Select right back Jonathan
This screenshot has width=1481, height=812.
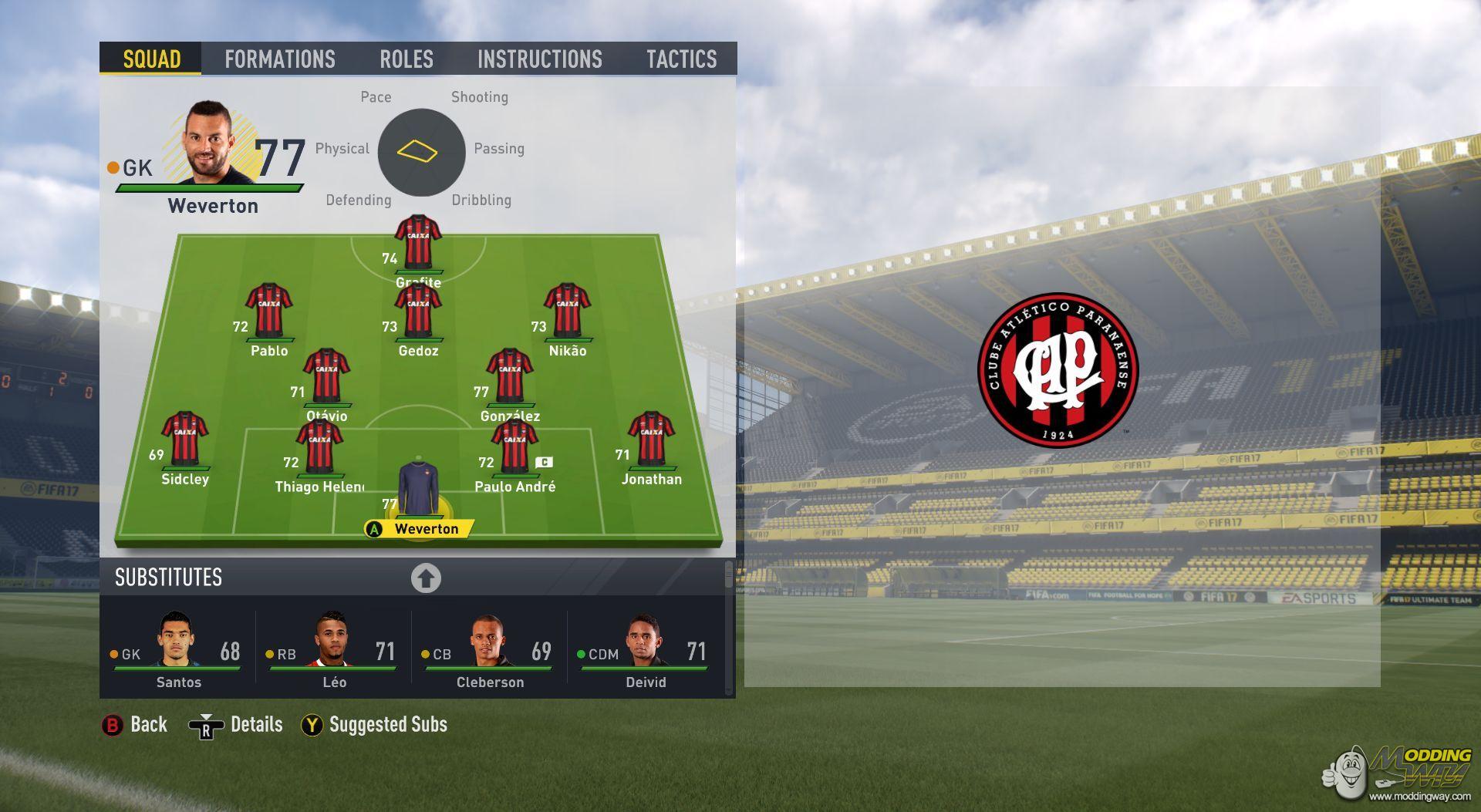coord(652,439)
